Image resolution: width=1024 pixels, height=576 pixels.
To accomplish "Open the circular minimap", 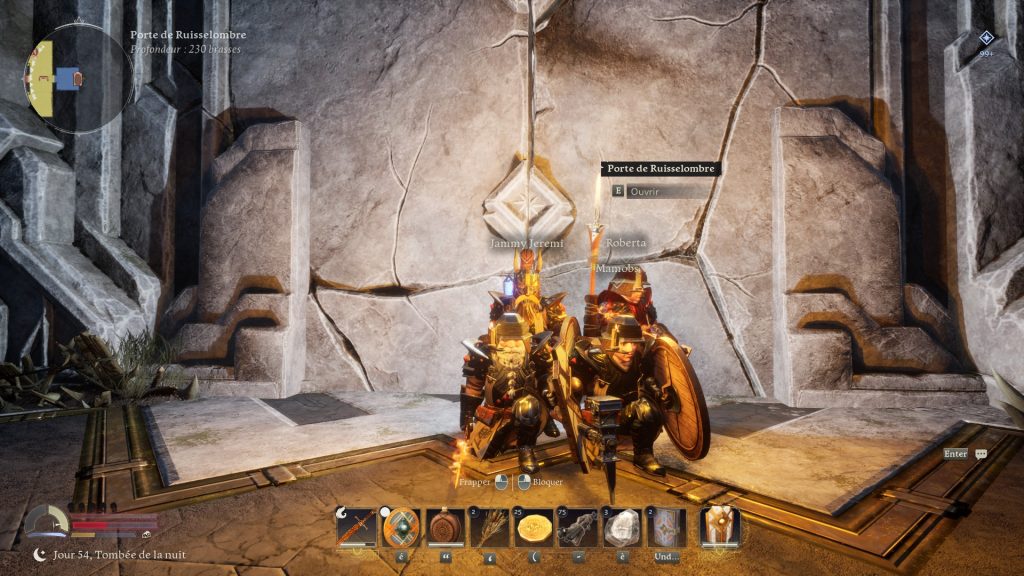I will [x=78, y=79].
